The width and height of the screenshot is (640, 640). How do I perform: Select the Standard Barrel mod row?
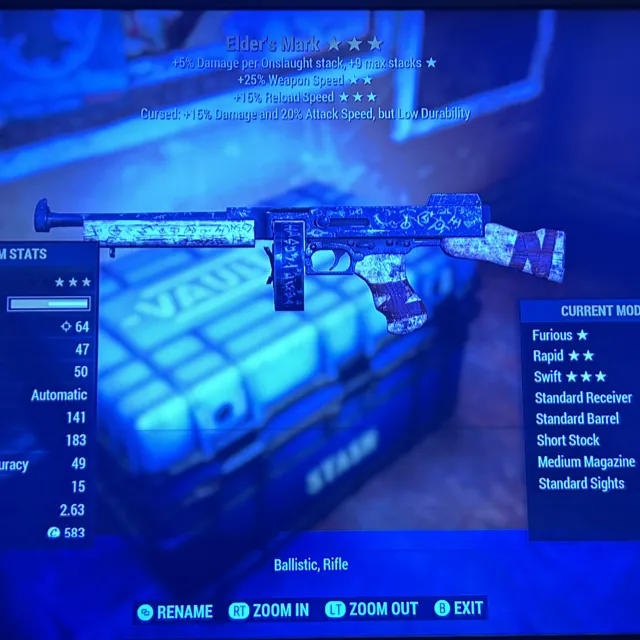click(577, 419)
